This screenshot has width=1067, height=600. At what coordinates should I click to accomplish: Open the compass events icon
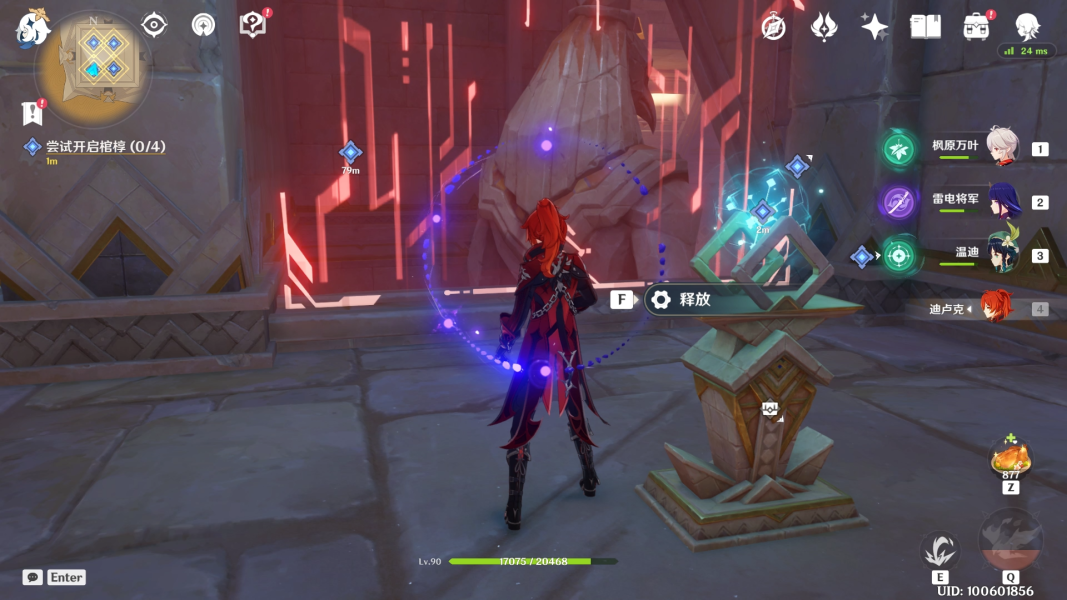point(772,27)
